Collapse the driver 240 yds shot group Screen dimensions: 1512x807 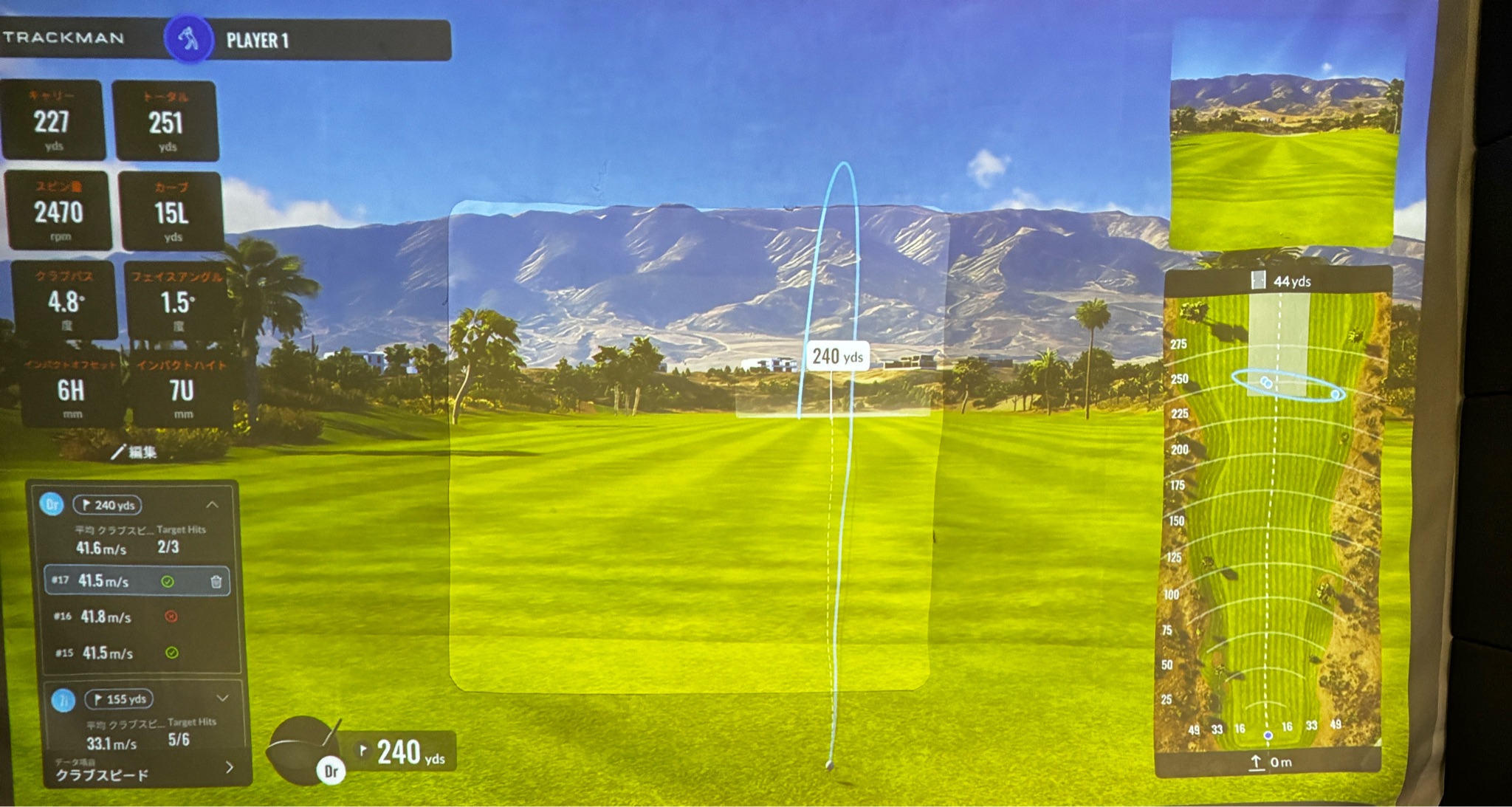click(213, 505)
